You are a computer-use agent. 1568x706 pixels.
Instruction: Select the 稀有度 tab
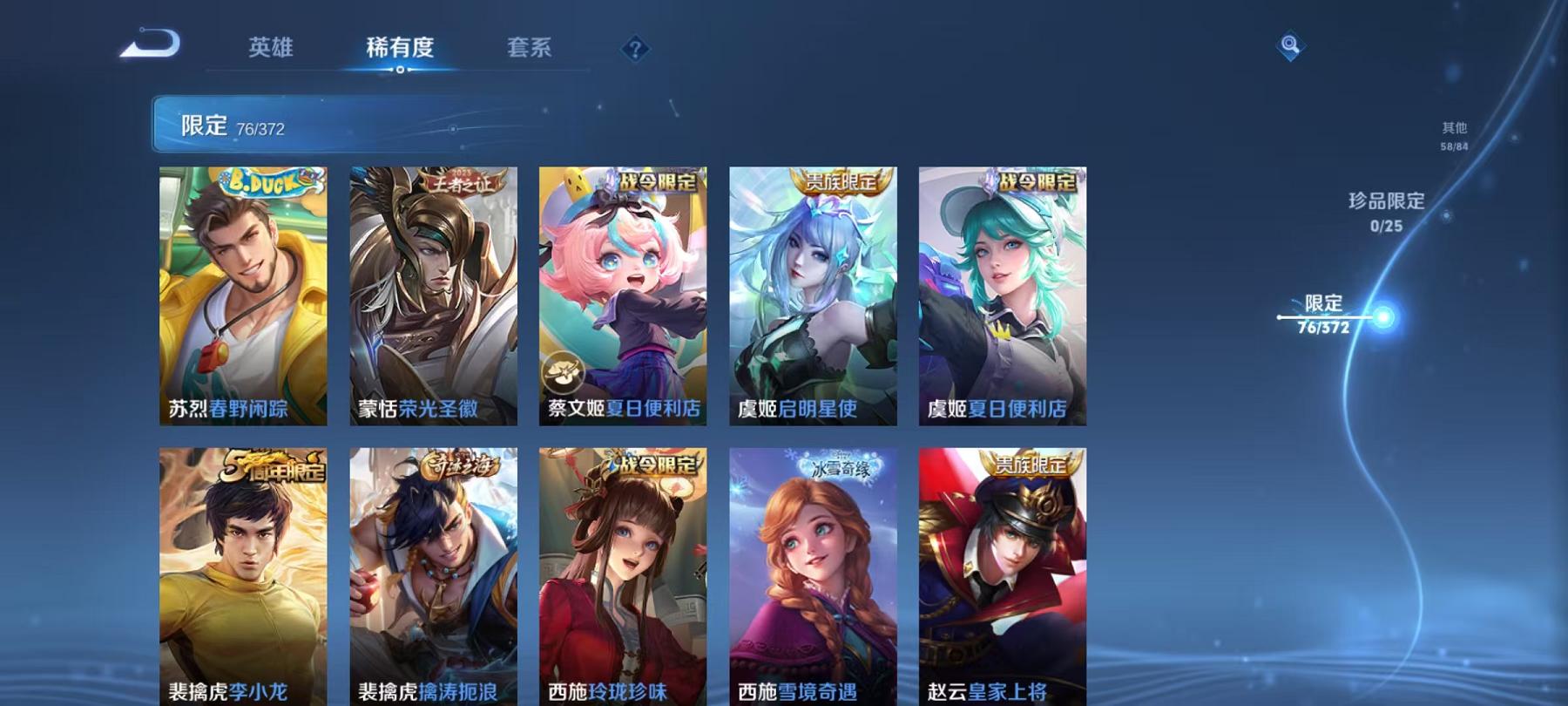click(x=401, y=50)
